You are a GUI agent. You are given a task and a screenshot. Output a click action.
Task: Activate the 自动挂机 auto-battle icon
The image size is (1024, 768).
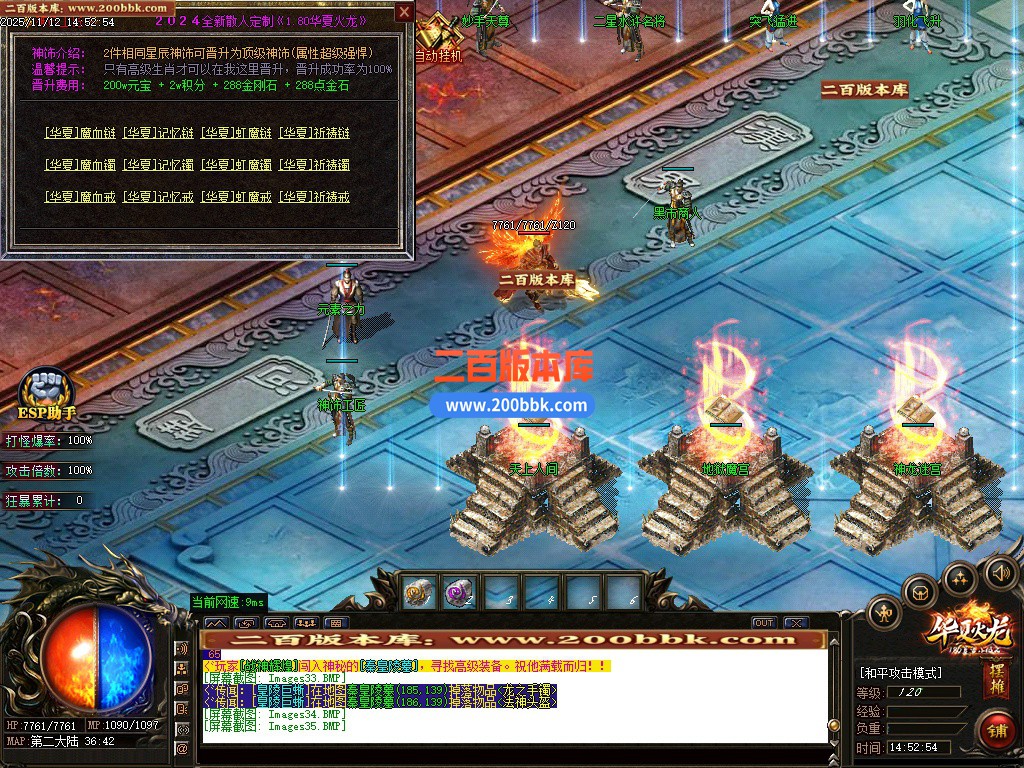coord(437,35)
